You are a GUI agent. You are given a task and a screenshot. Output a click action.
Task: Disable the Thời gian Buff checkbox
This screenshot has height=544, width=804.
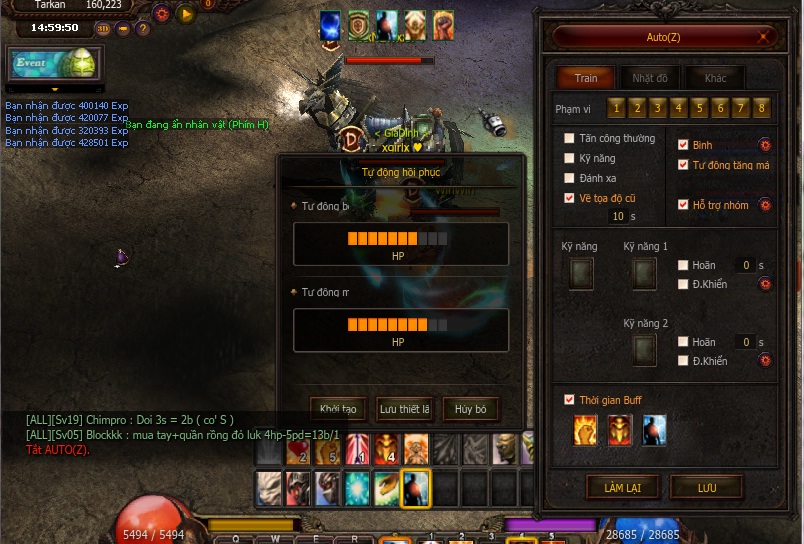pyautogui.click(x=570, y=400)
